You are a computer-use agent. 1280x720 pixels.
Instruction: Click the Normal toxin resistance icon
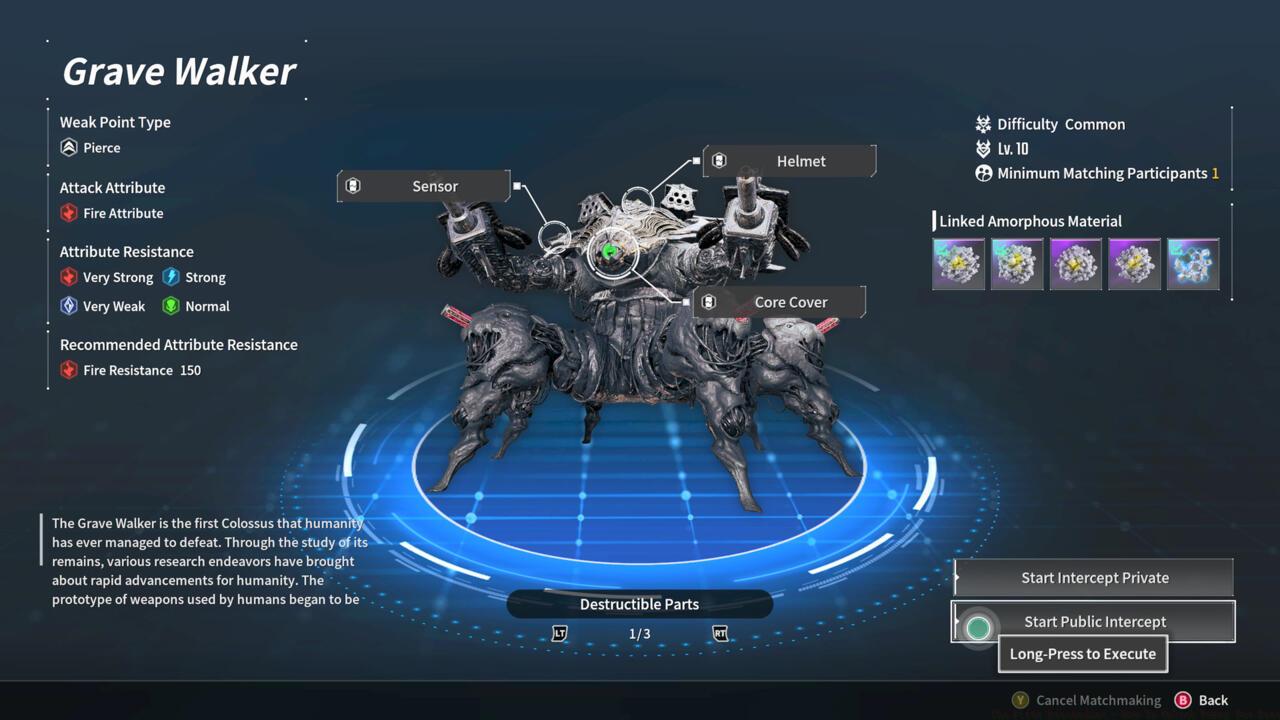[173, 306]
